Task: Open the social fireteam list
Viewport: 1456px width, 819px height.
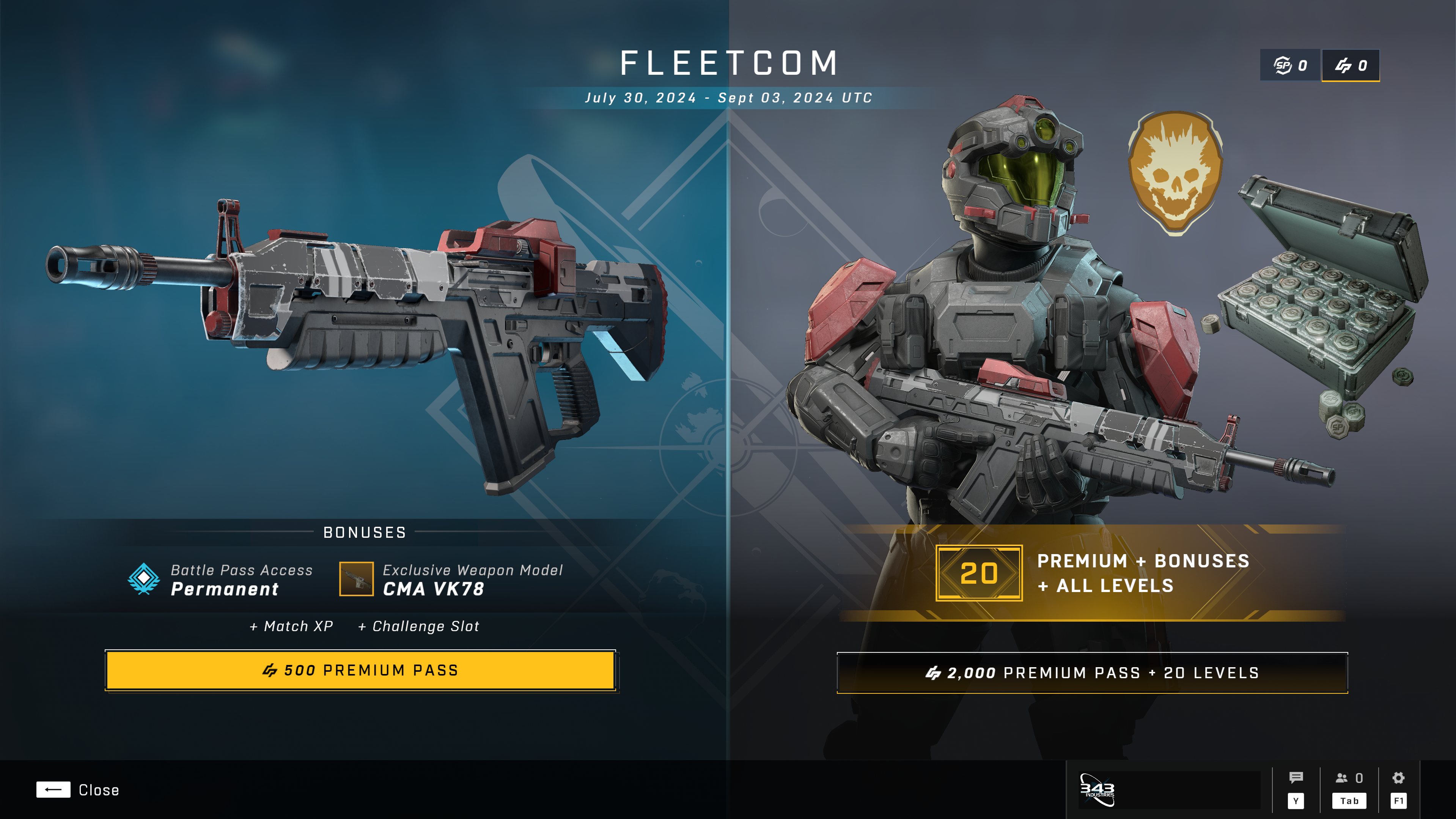Action: pos(1349,778)
